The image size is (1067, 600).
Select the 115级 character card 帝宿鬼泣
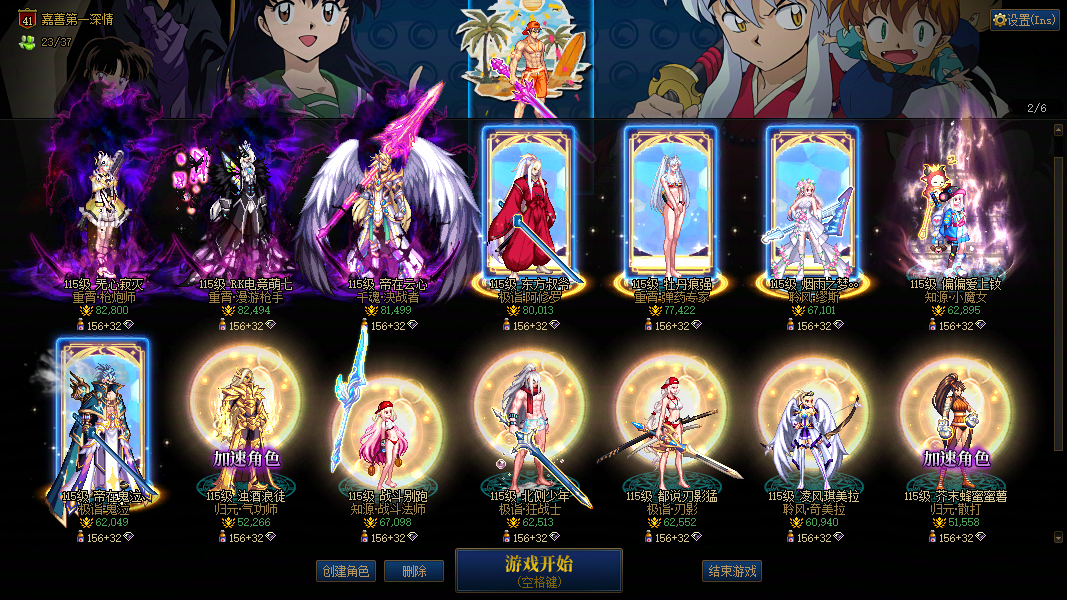tap(102, 420)
